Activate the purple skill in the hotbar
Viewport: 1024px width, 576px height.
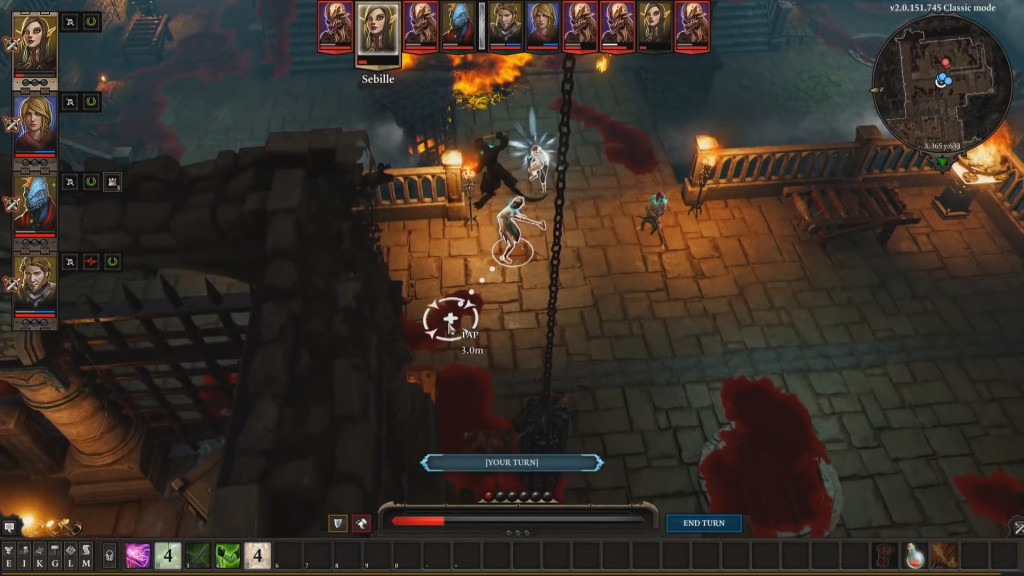[x=138, y=555]
